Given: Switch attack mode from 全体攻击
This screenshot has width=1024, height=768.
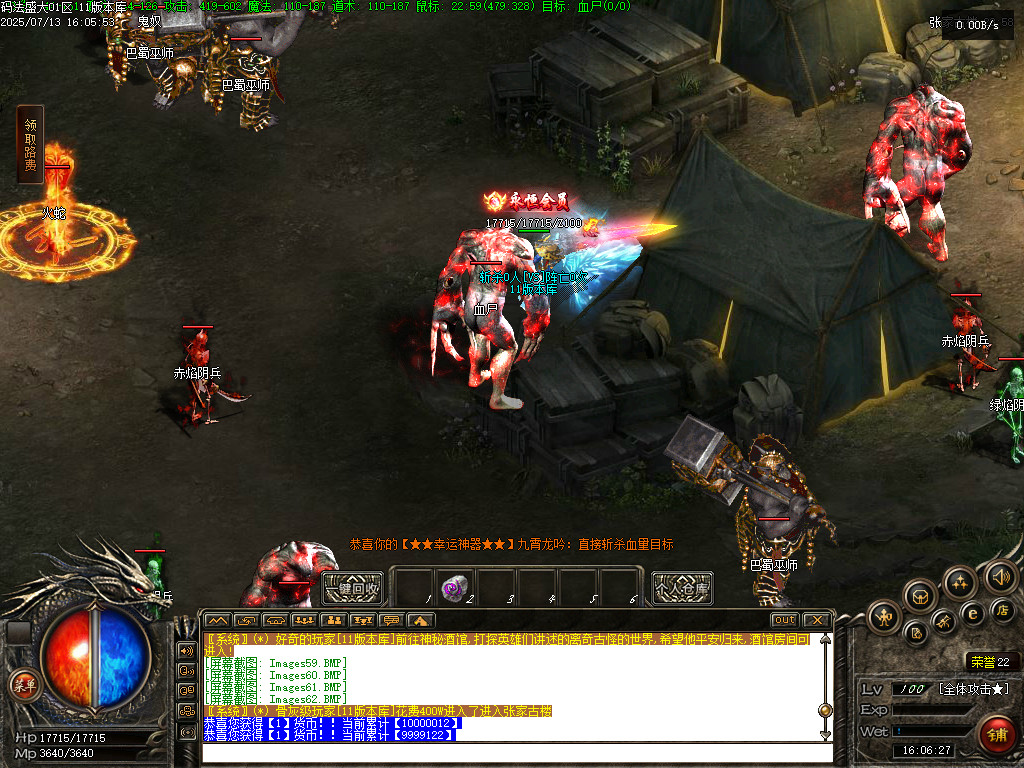Looking at the screenshot, I should point(975,689).
